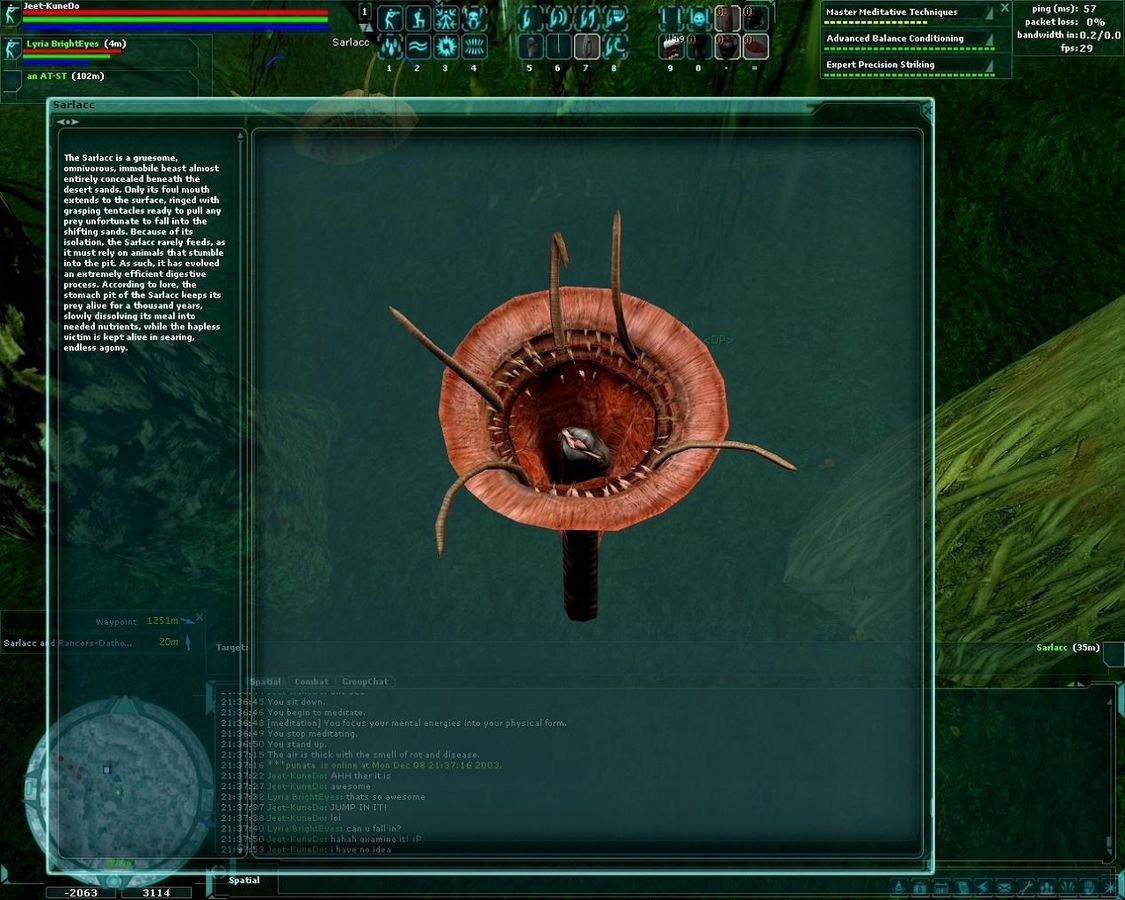Image resolution: width=1125 pixels, height=900 pixels.
Task: Open the GroupChat tab
Action: [x=365, y=682]
